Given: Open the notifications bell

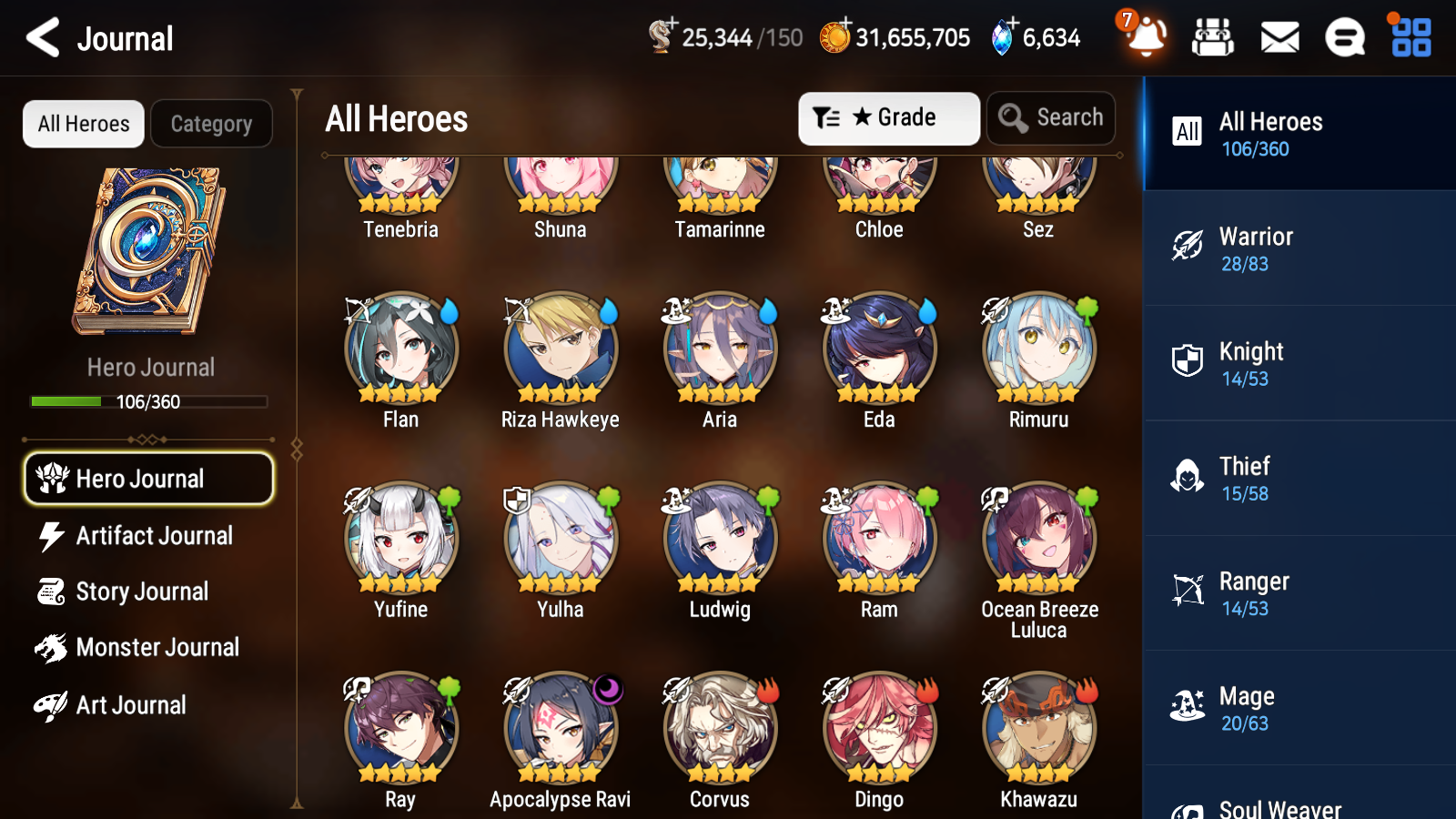Looking at the screenshot, I should tap(1146, 38).
